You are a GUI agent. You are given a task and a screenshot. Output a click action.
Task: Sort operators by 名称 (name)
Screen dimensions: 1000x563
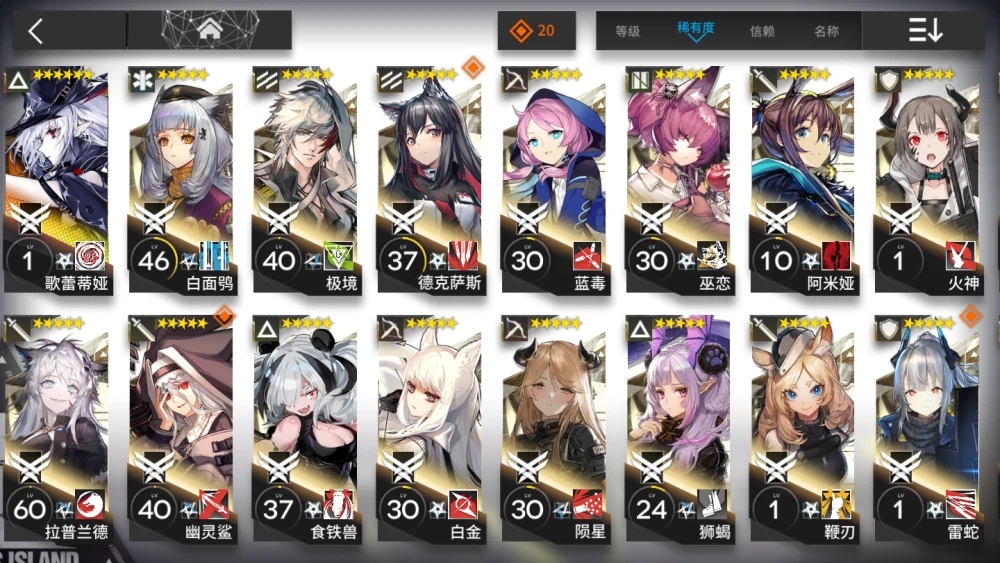coord(826,31)
